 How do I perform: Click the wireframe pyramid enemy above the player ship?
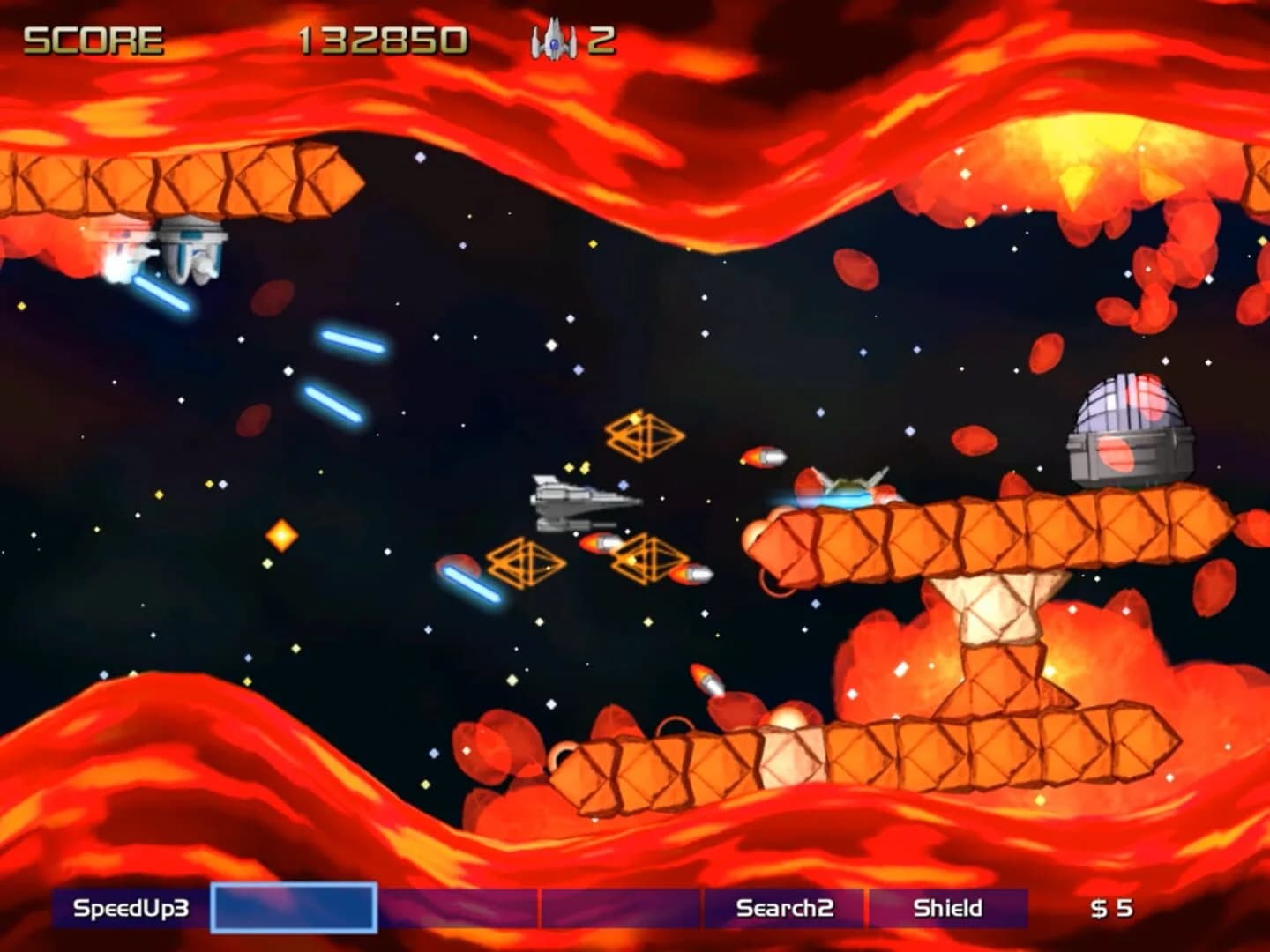[x=645, y=435]
